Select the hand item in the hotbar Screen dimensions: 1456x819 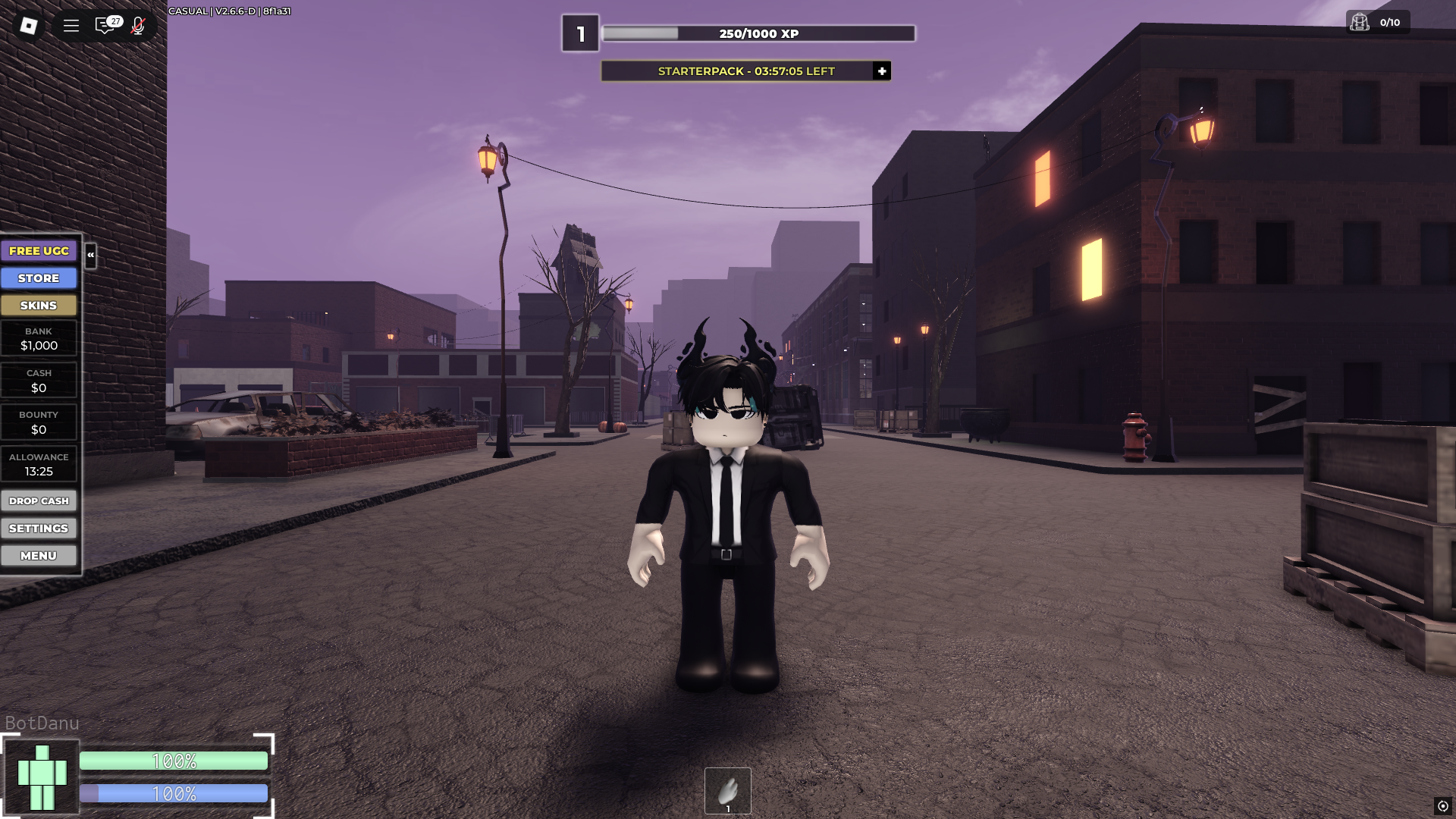[x=727, y=790]
